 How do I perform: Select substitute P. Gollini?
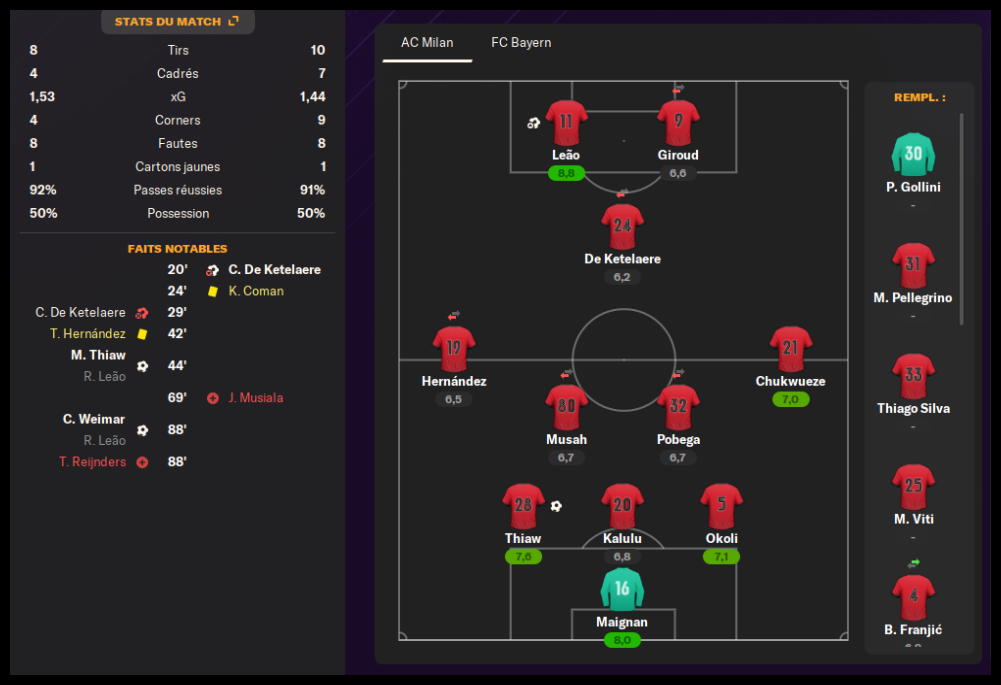coord(913,156)
